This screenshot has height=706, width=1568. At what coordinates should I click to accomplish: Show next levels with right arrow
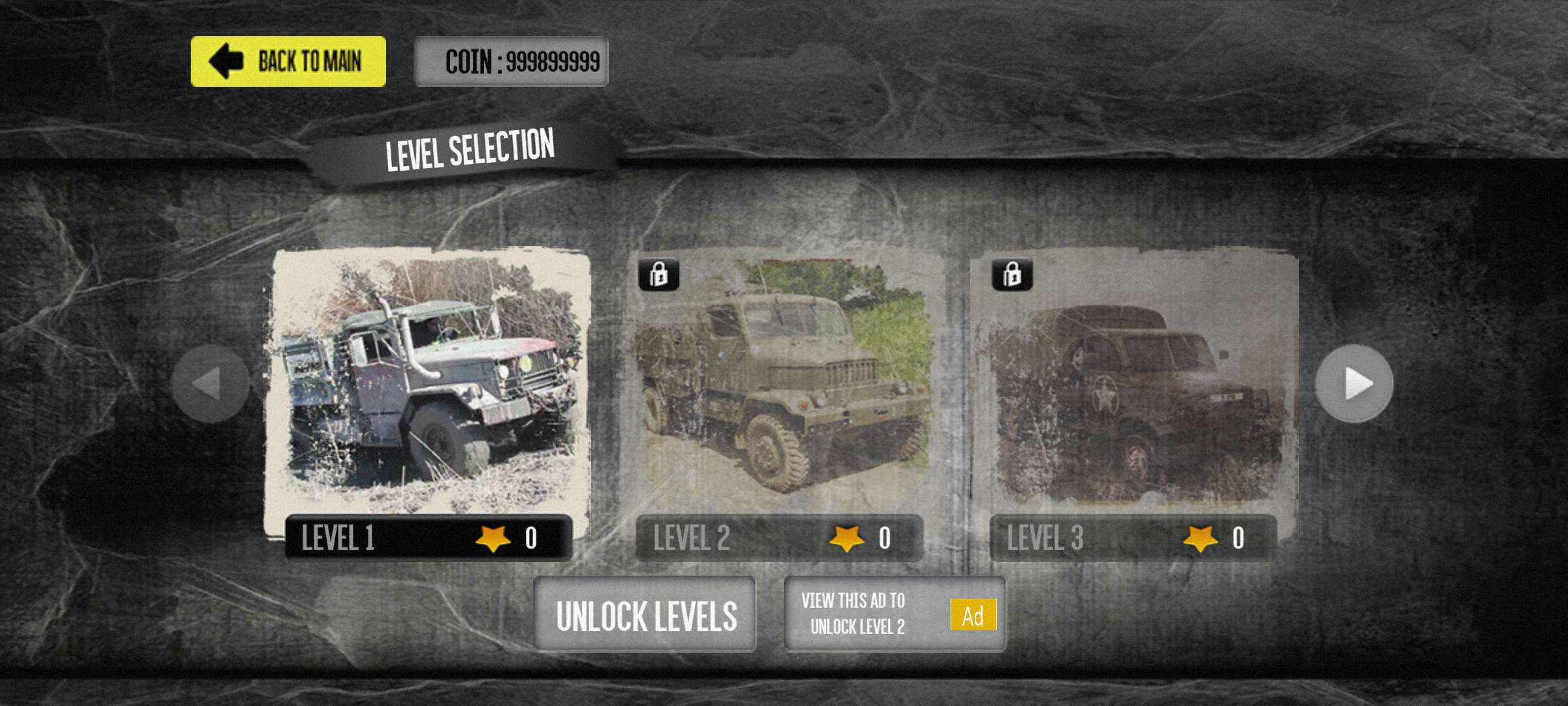click(x=1354, y=384)
